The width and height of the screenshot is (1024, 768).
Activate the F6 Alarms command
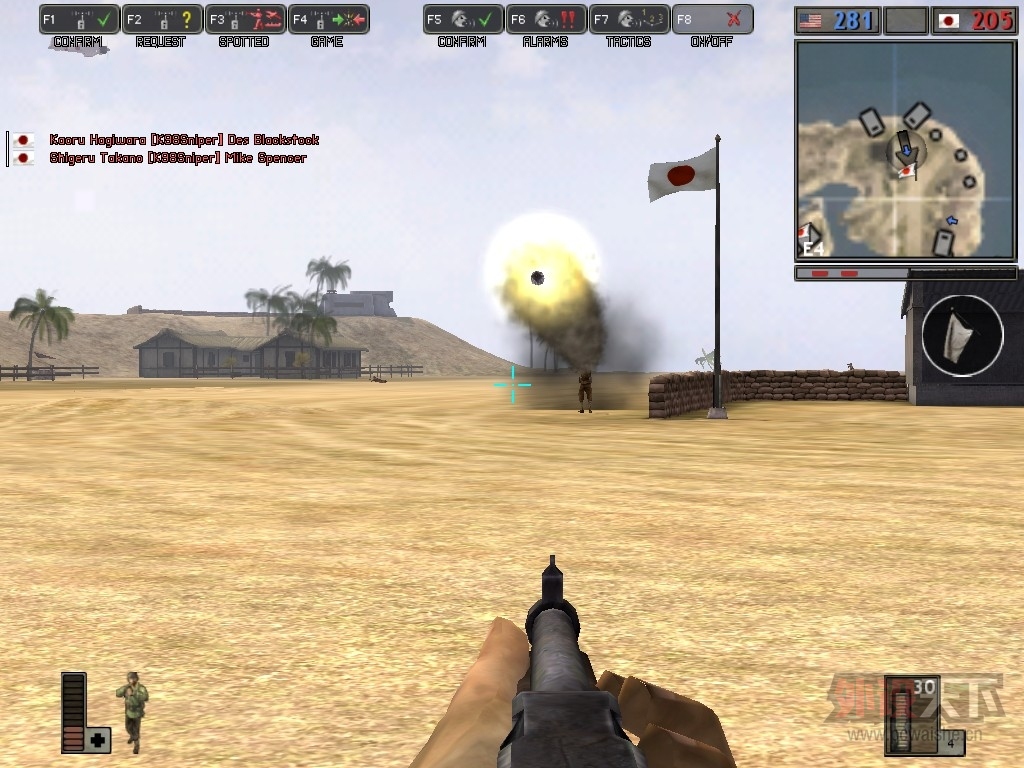coord(546,20)
